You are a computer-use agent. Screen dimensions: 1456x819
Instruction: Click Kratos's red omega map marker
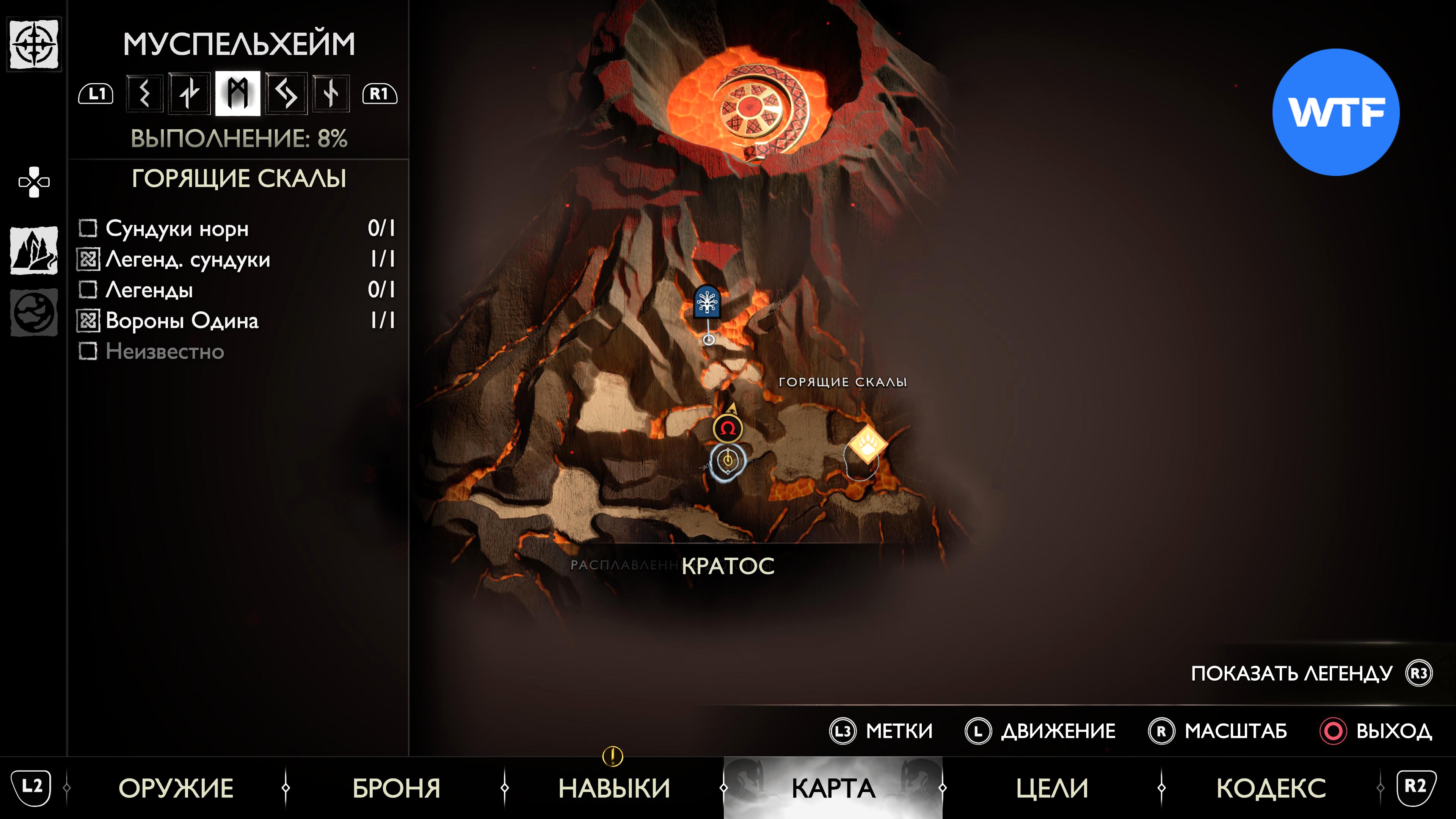pos(728,428)
